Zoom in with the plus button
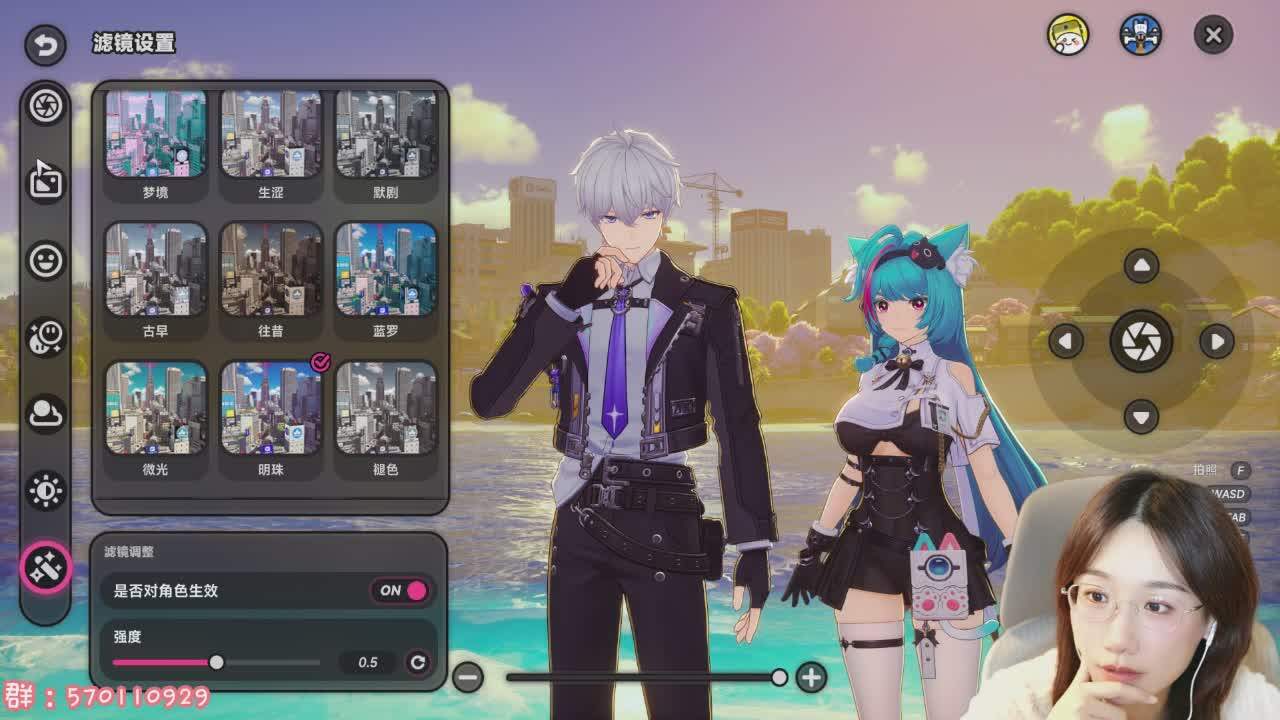Image resolution: width=1280 pixels, height=720 pixels. pyautogui.click(x=811, y=677)
